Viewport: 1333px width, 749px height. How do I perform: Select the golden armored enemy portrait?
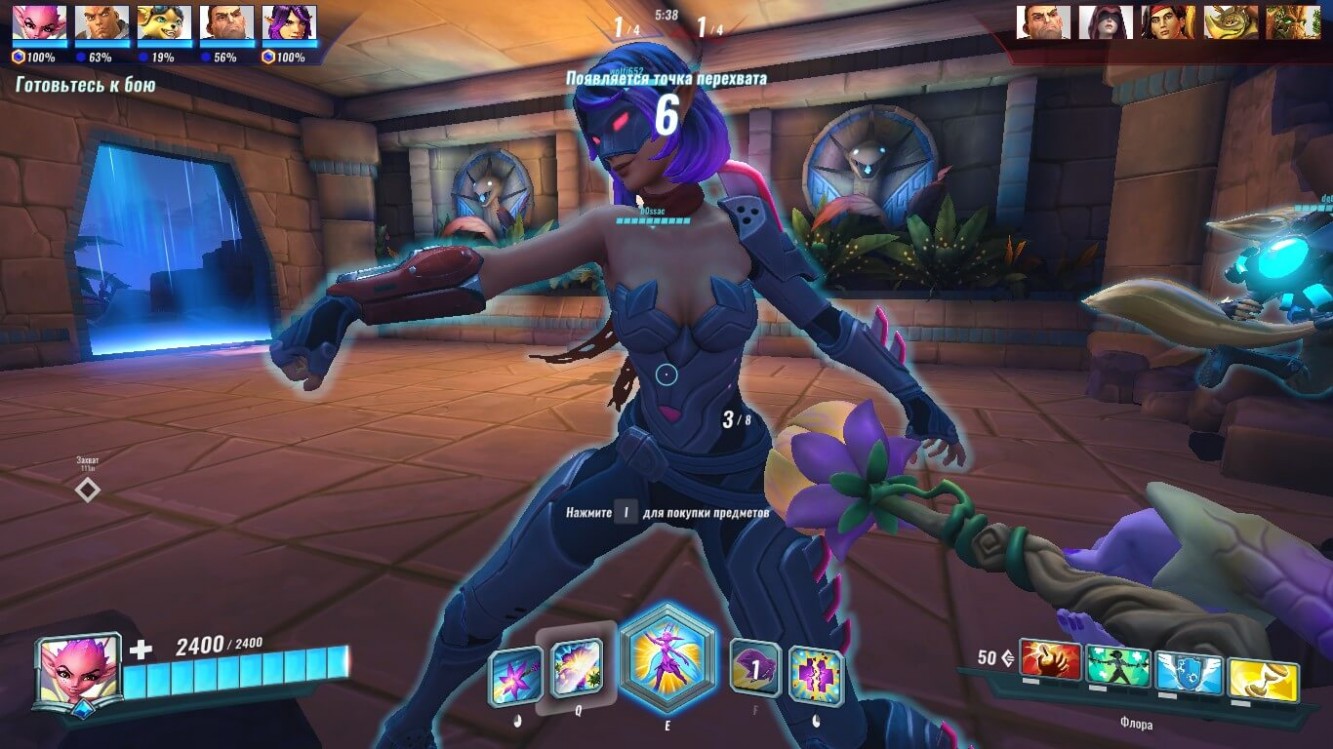coord(1230,22)
